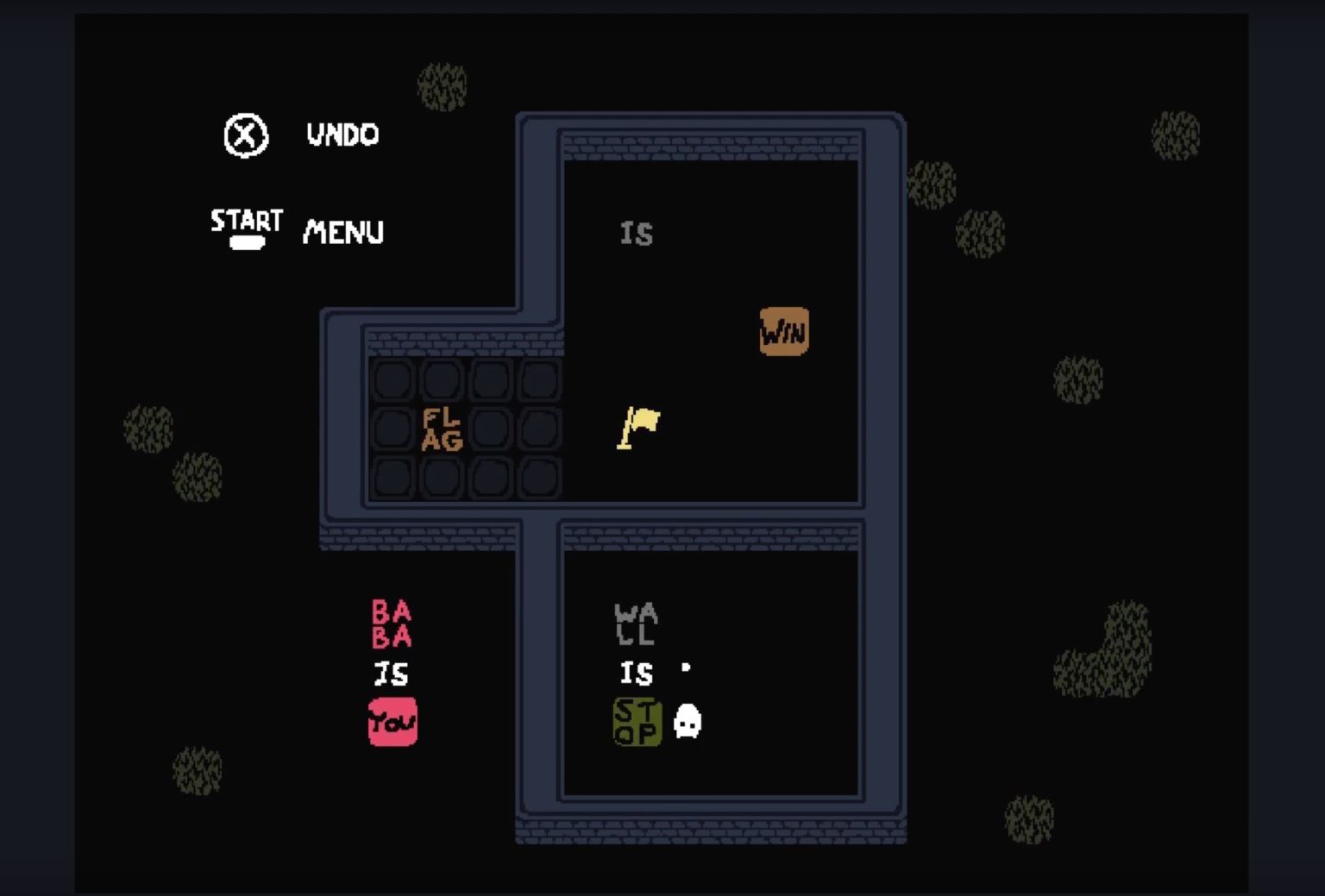Click the UNDO text label
Screen dimensions: 1325x896
point(342,135)
